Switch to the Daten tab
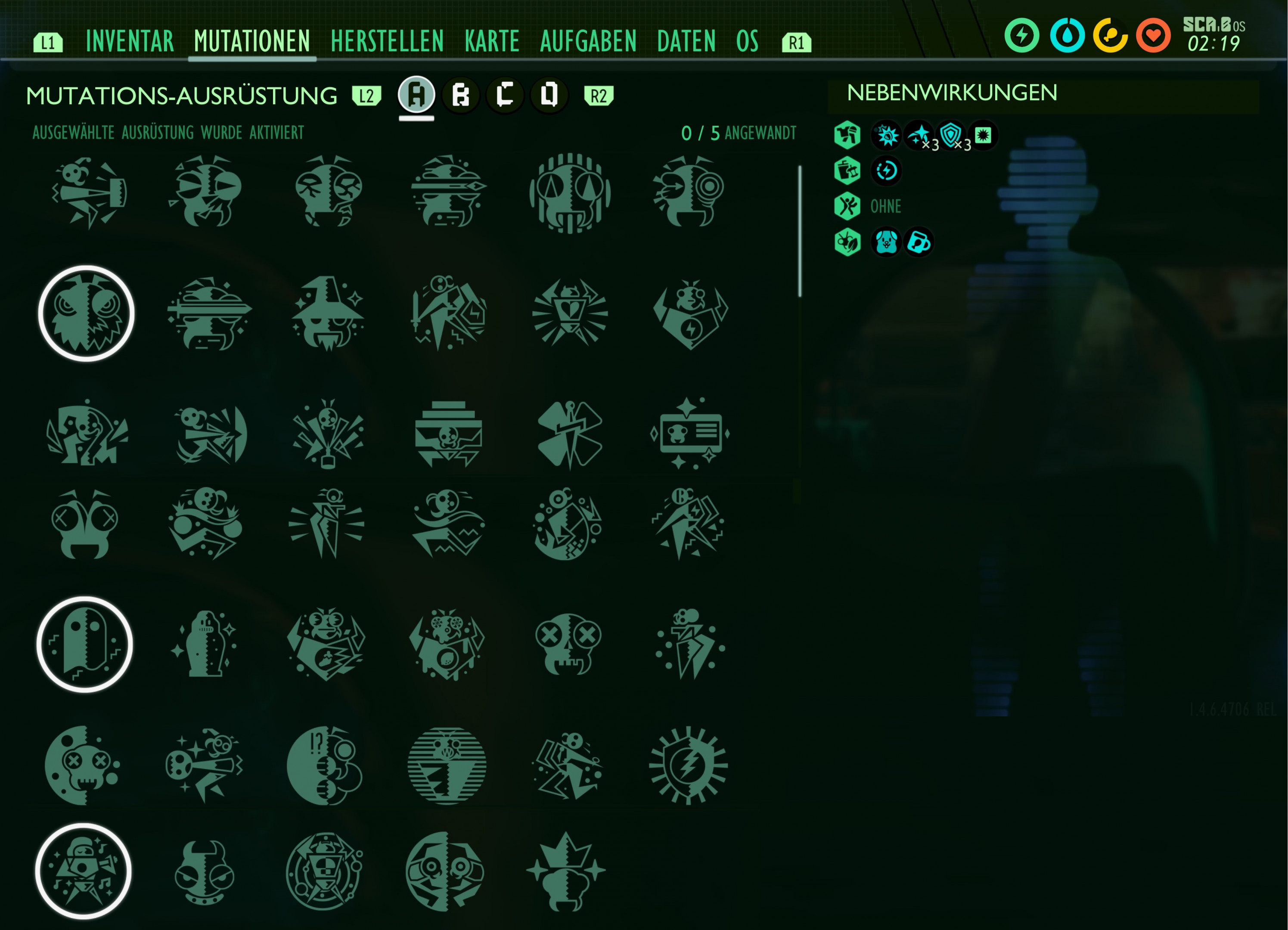 (686, 41)
